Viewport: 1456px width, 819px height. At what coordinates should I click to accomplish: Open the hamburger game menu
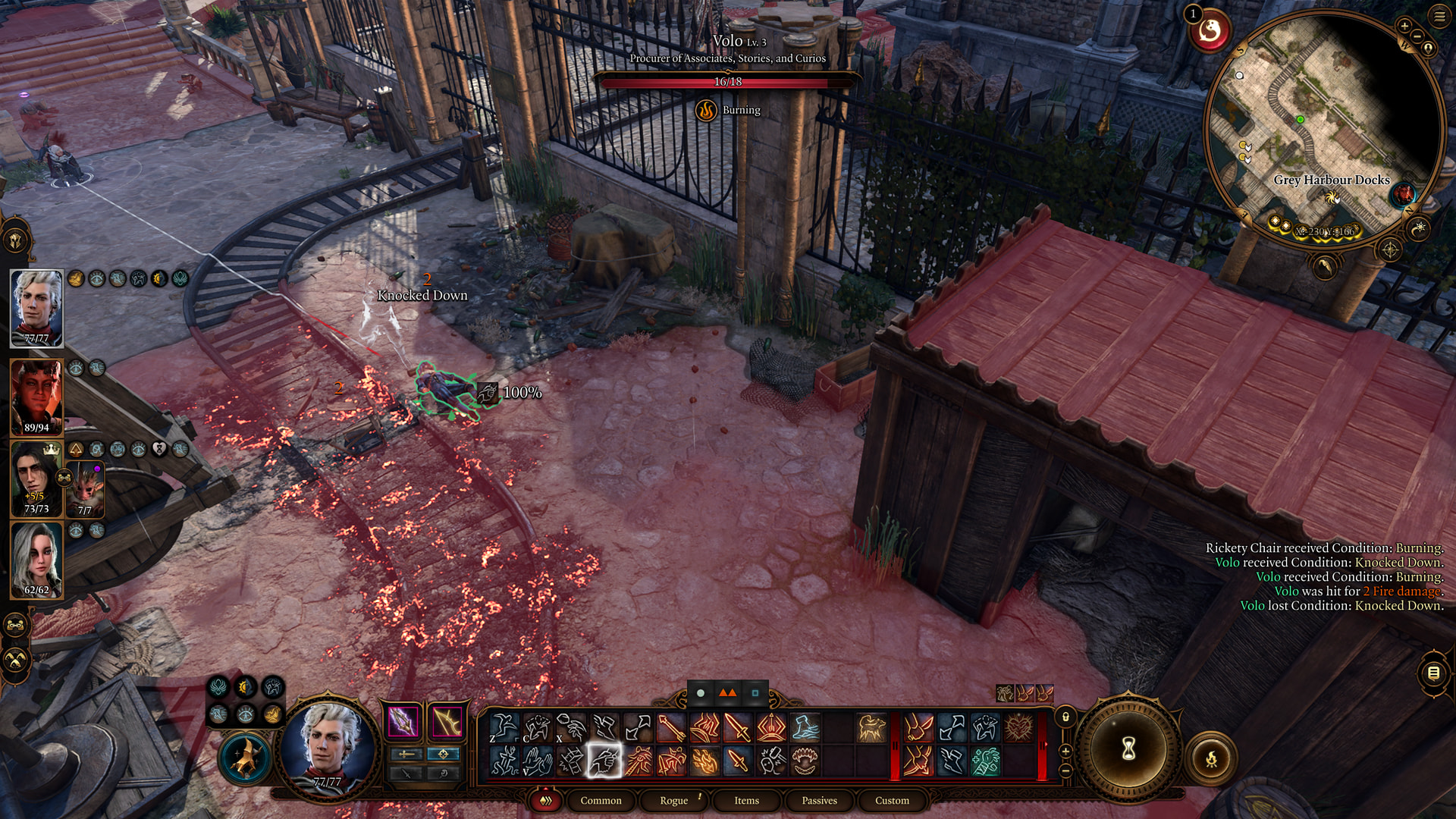pos(1439,15)
